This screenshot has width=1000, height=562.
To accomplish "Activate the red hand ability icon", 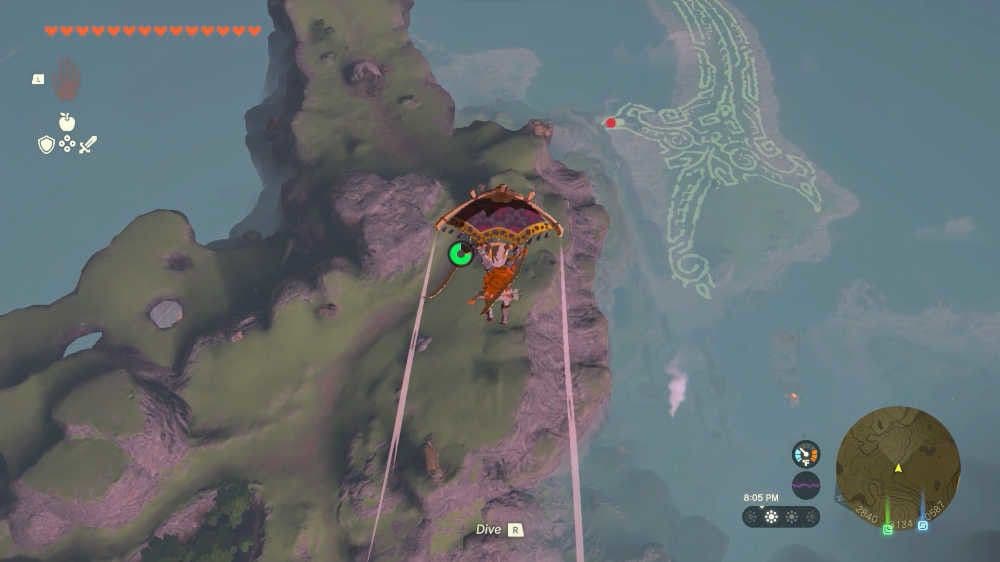I will click(x=66, y=80).
